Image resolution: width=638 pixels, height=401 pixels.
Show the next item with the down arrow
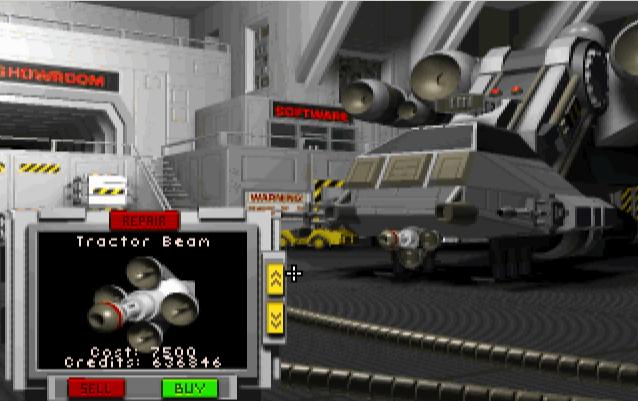point(276,317)
